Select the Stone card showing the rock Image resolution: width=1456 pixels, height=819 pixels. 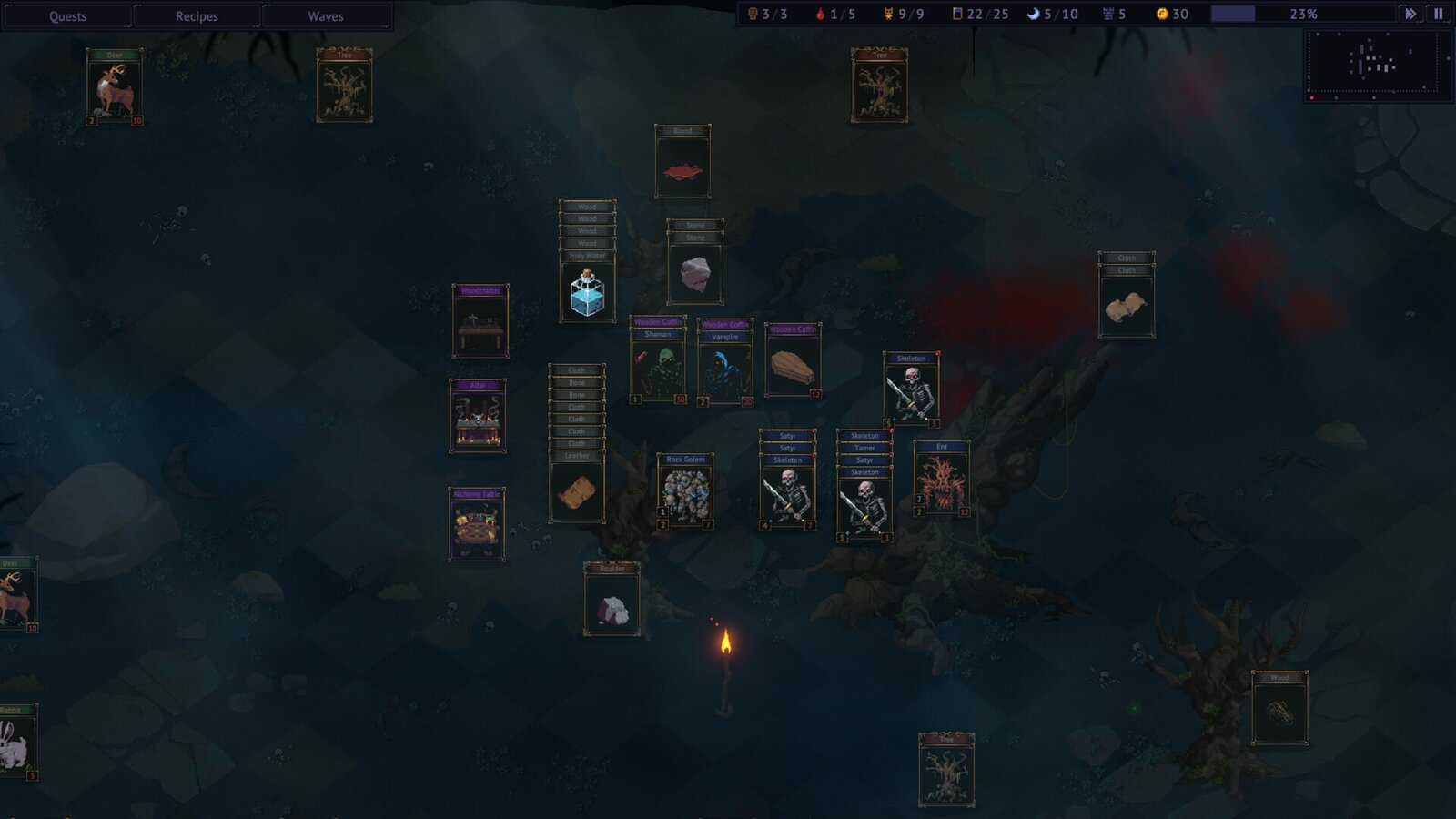point(695,271)
